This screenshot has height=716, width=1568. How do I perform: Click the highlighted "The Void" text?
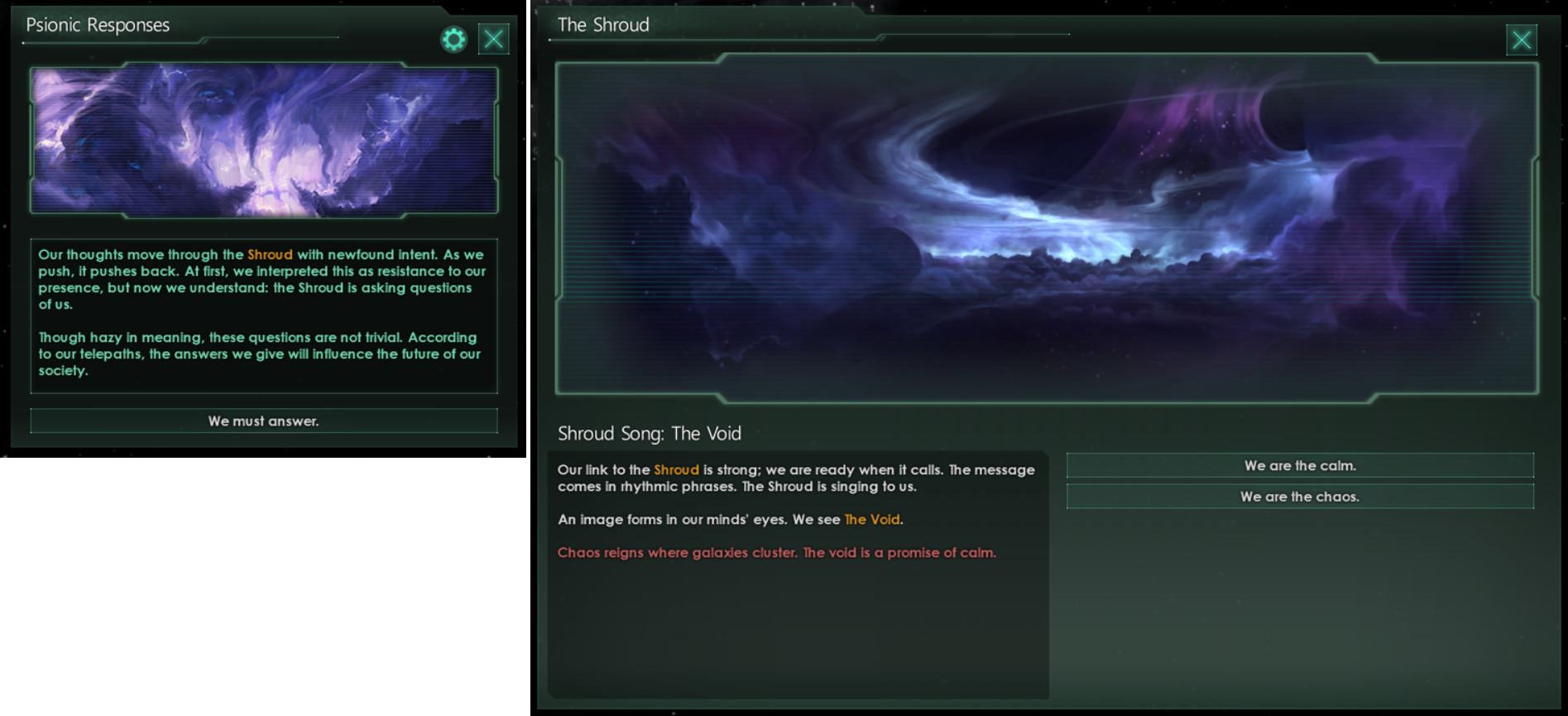point(872,519)
